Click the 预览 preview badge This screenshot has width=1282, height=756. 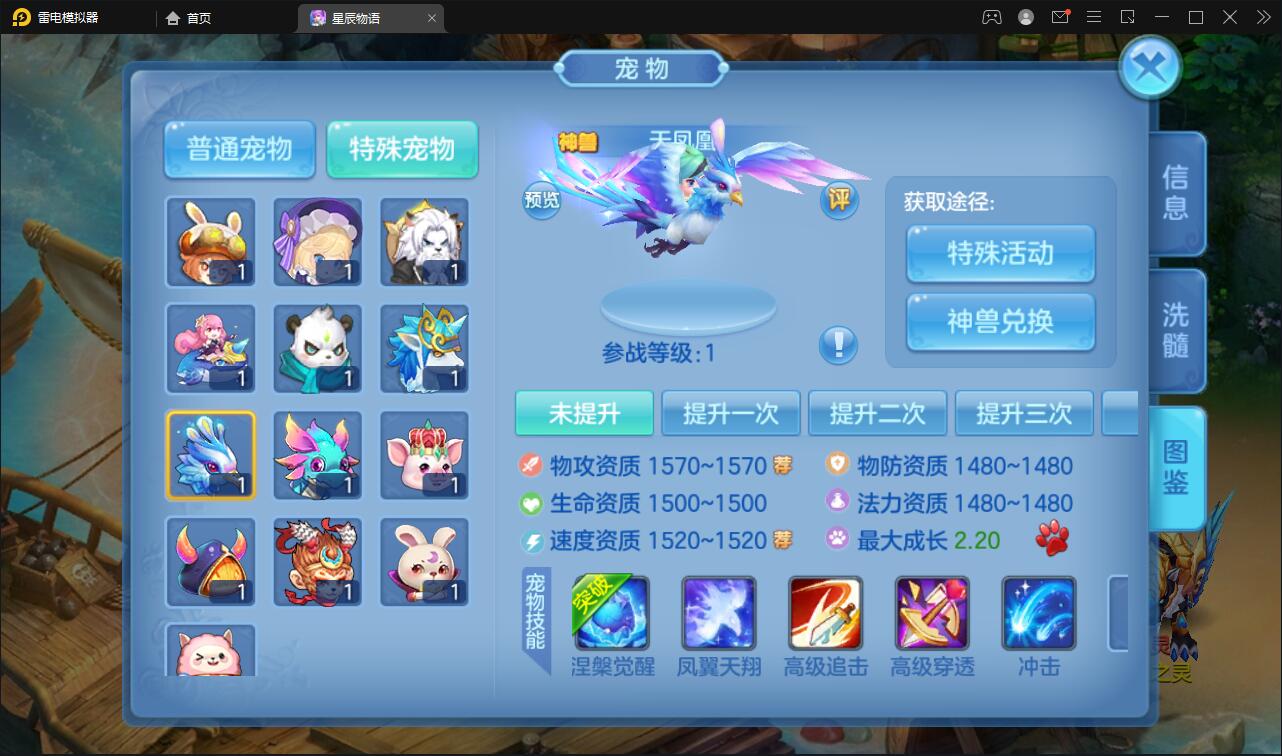click(543, 200)
